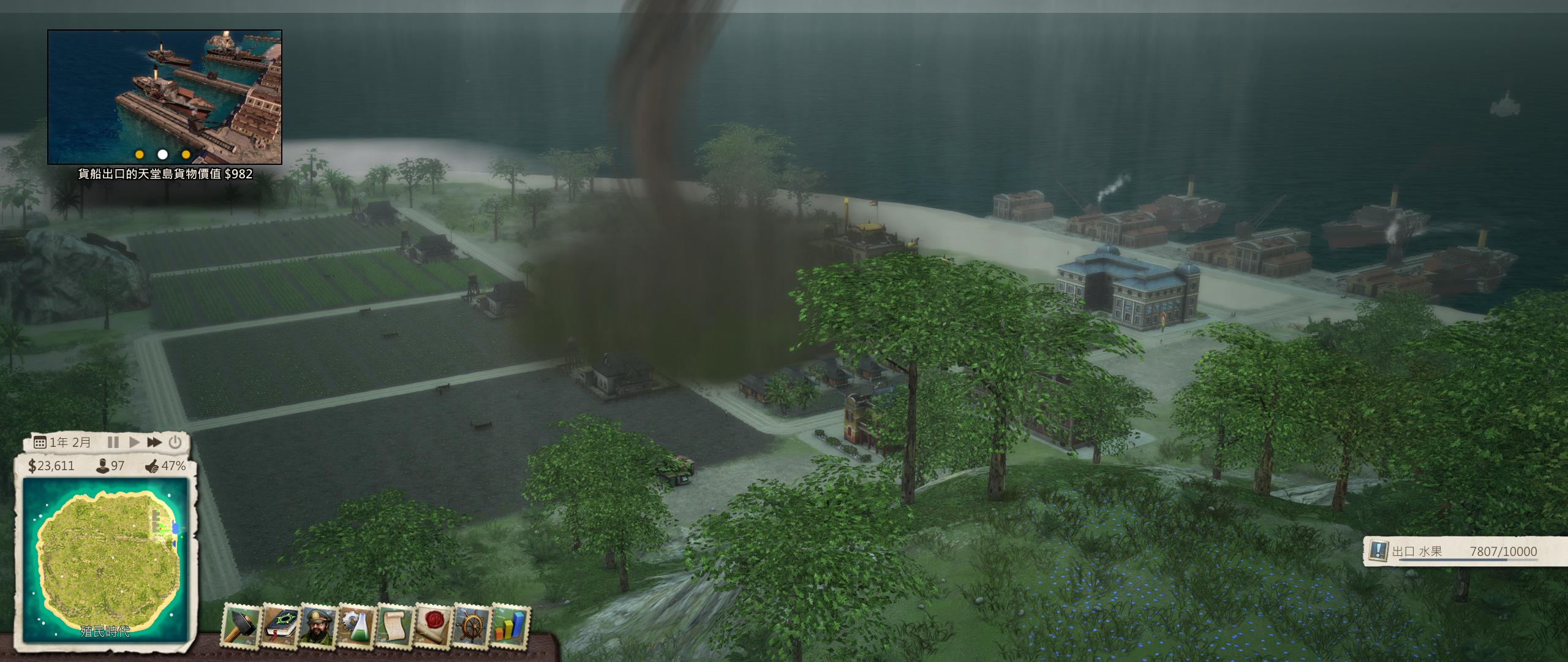Click the cargo ship notification thumbnail
The width and height of the screenshot is (1568, 662).
[165, 97]
